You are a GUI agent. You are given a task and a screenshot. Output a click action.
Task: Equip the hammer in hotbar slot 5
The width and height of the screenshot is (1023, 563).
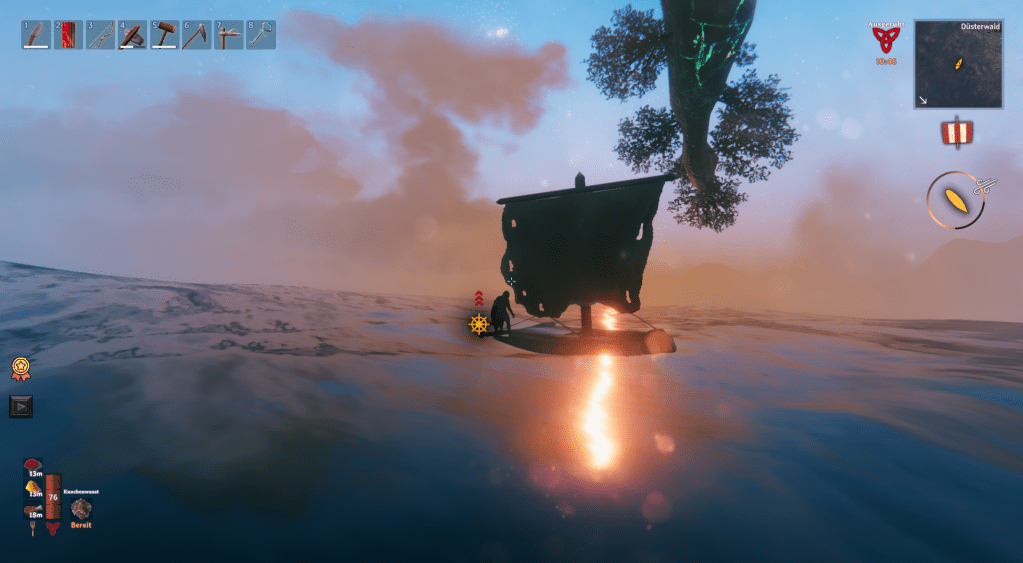coord(164,35)
